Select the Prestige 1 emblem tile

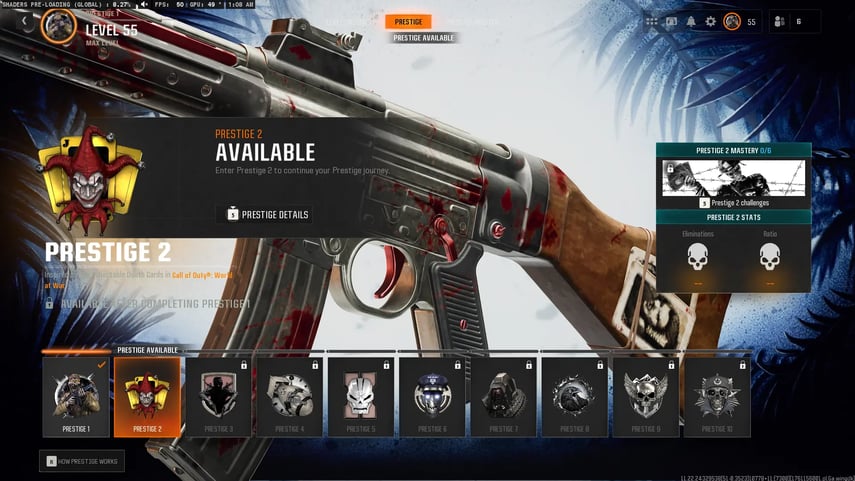(76, 397)
